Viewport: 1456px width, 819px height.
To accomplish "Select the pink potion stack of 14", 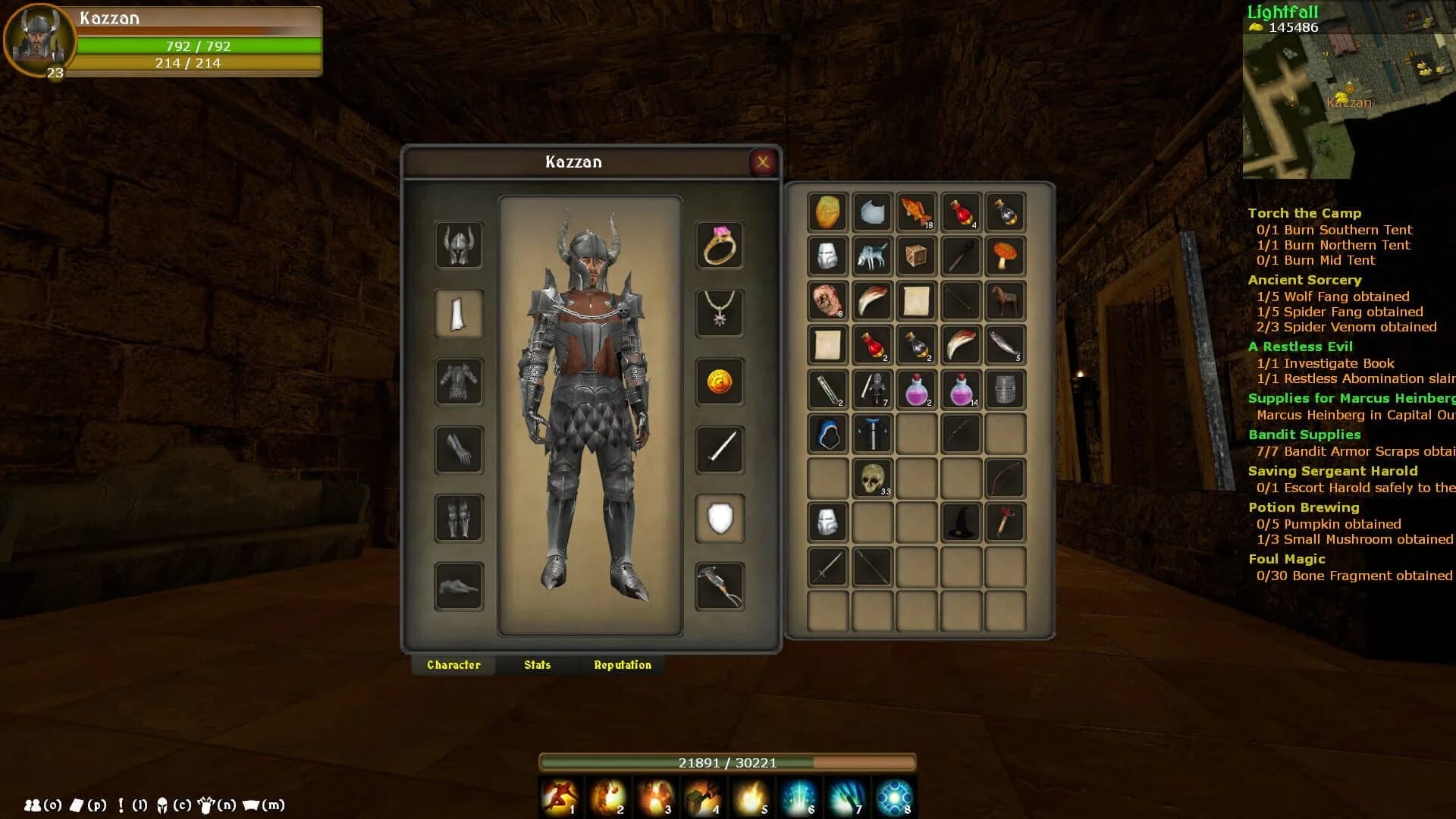I will tap(961, 390).
